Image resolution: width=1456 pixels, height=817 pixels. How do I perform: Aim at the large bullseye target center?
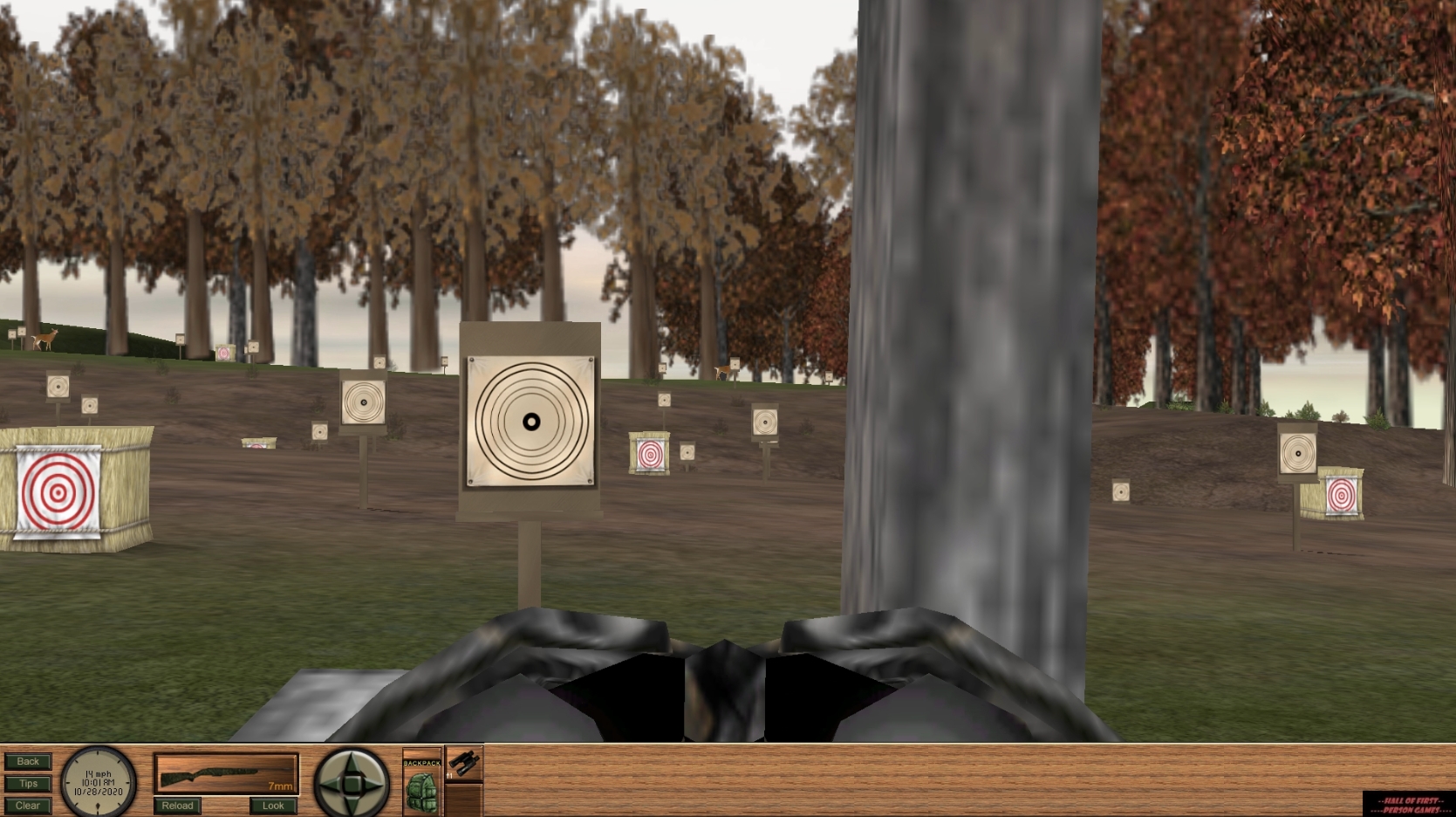pos(530,421)
